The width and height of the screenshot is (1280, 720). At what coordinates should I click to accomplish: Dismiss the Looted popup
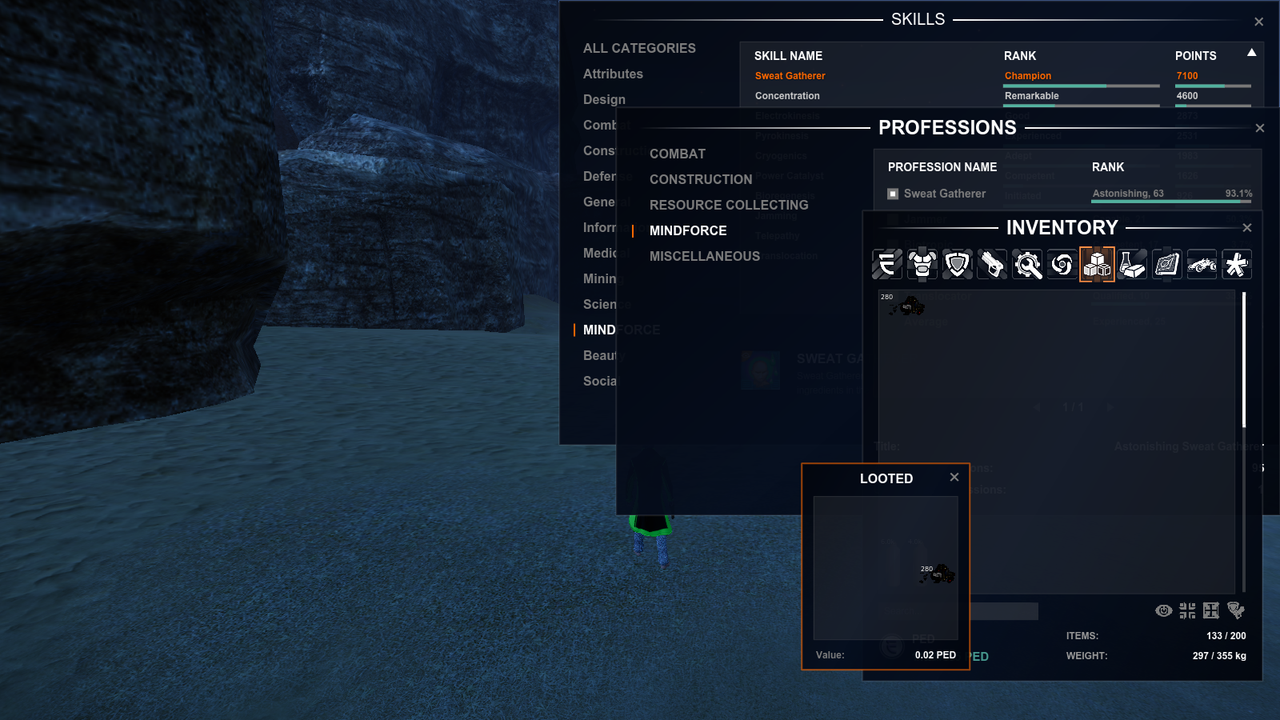click(x=954, y=478)
